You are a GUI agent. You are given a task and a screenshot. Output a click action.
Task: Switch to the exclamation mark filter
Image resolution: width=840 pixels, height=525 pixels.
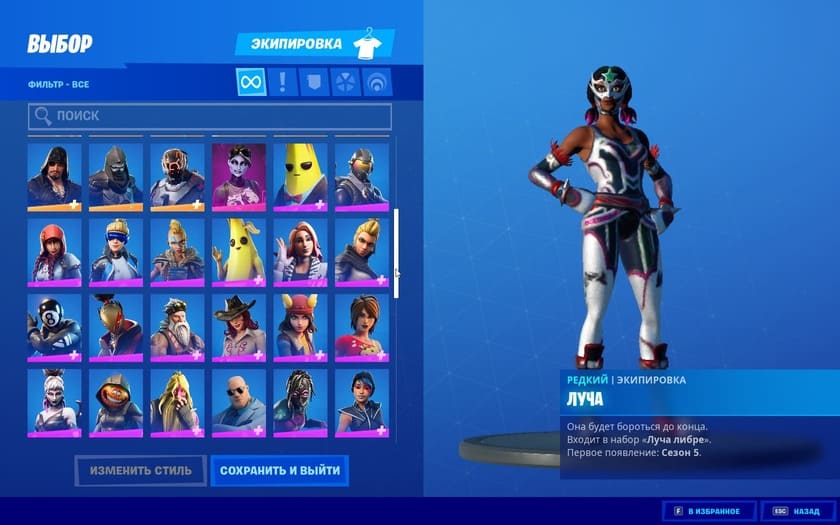(x=283, y=82)
